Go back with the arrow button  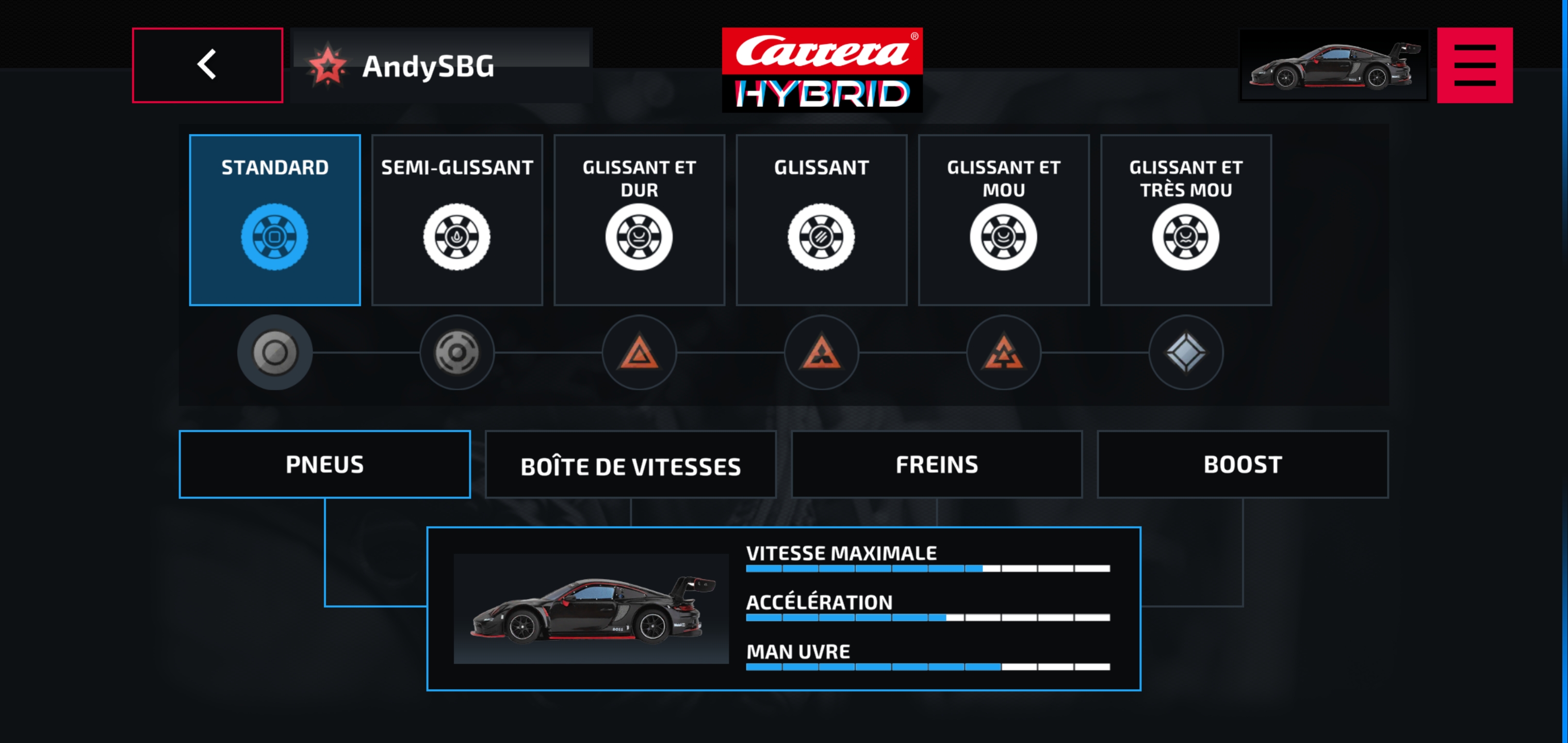point(207,65)
